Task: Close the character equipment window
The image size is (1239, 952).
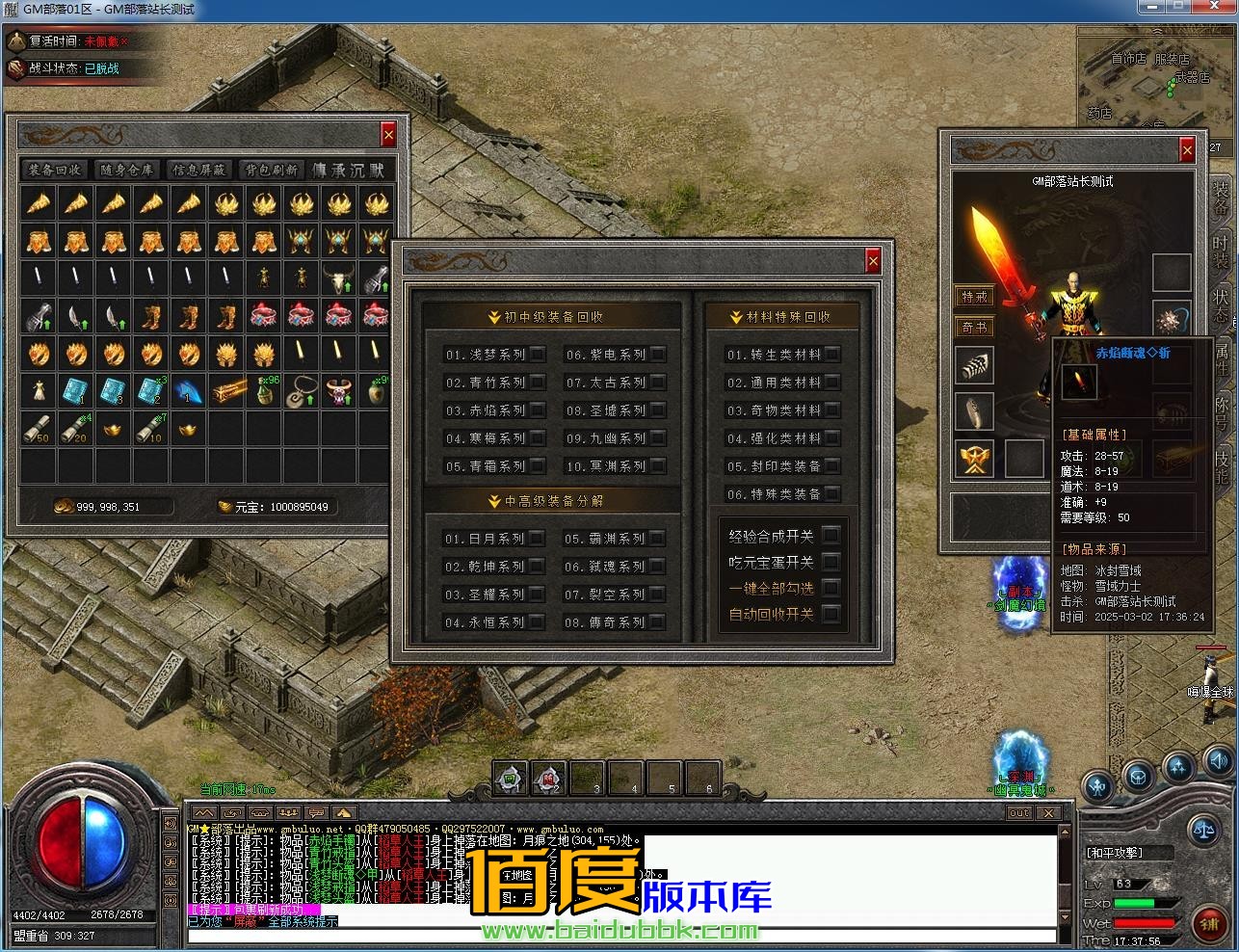Action: coord(1187,149)
